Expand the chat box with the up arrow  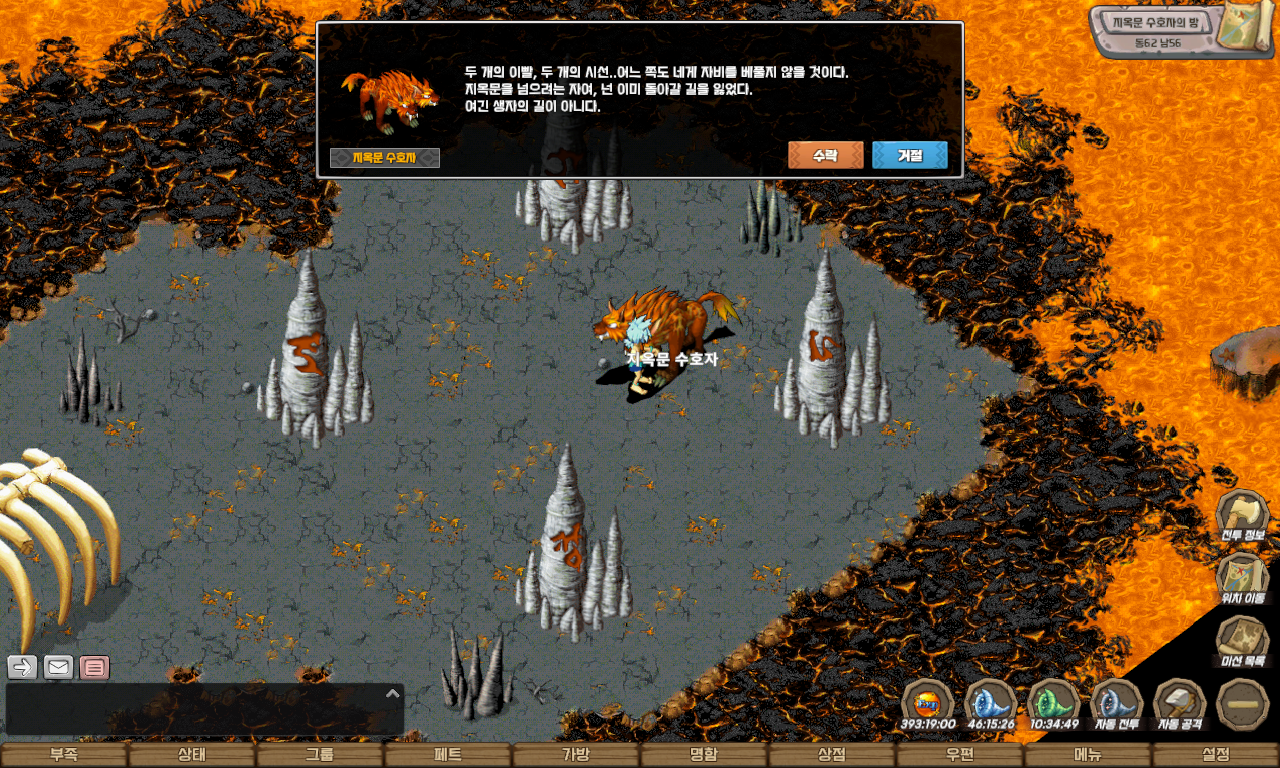pyautogui.click(x=393, y=693)
